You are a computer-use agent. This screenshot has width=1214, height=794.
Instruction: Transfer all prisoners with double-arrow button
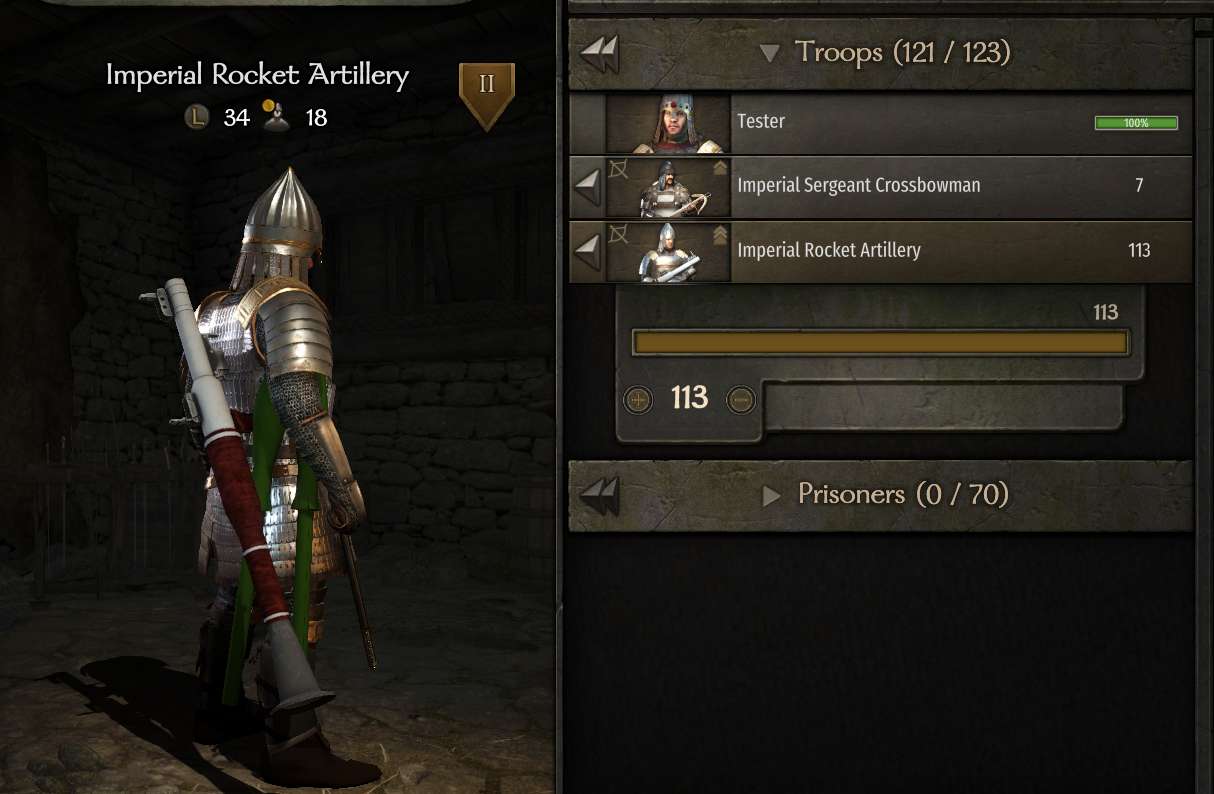click(x=600, y=495)
